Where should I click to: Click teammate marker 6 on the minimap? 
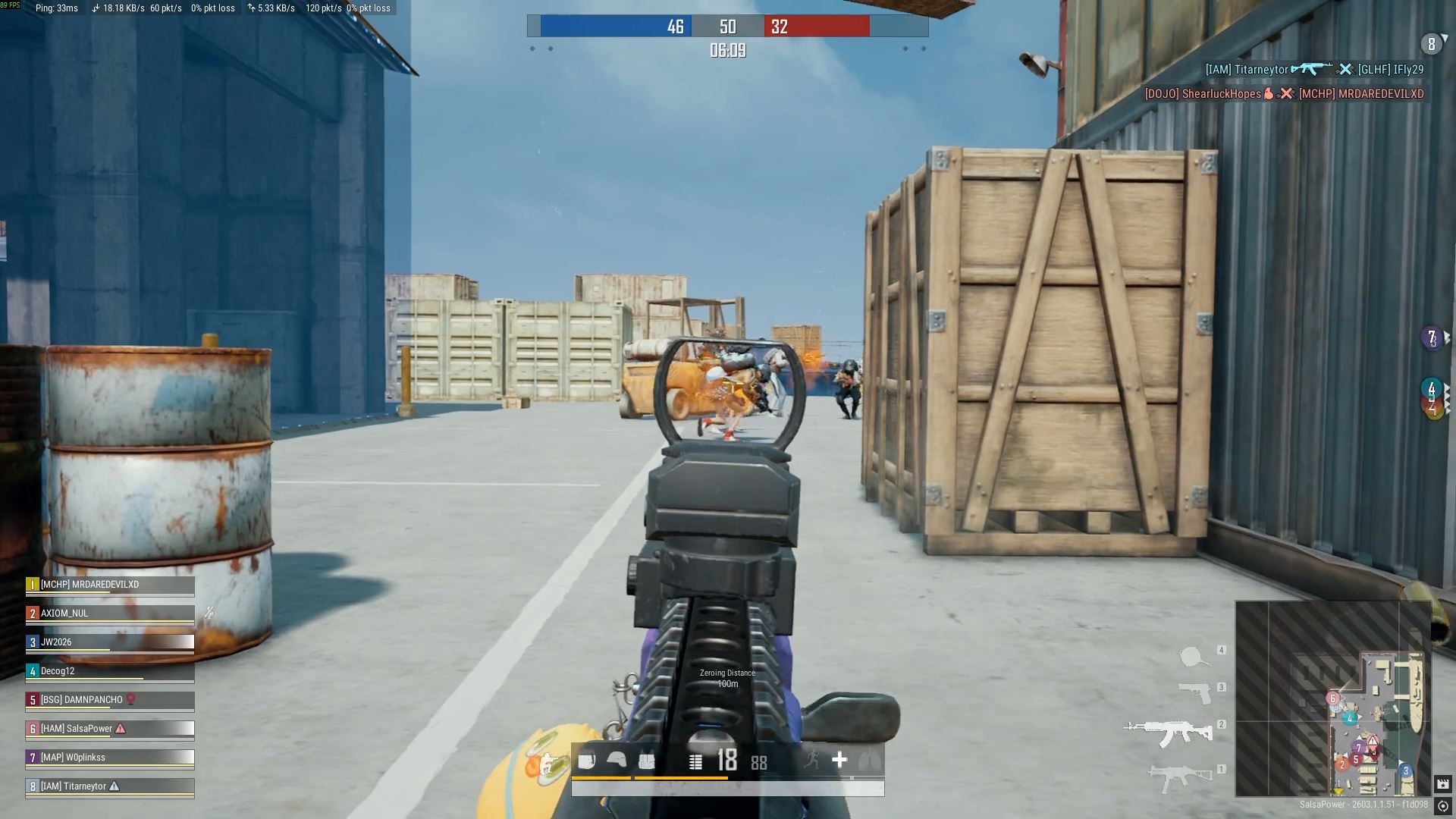pyautogui.click(x=1332, y=698)
